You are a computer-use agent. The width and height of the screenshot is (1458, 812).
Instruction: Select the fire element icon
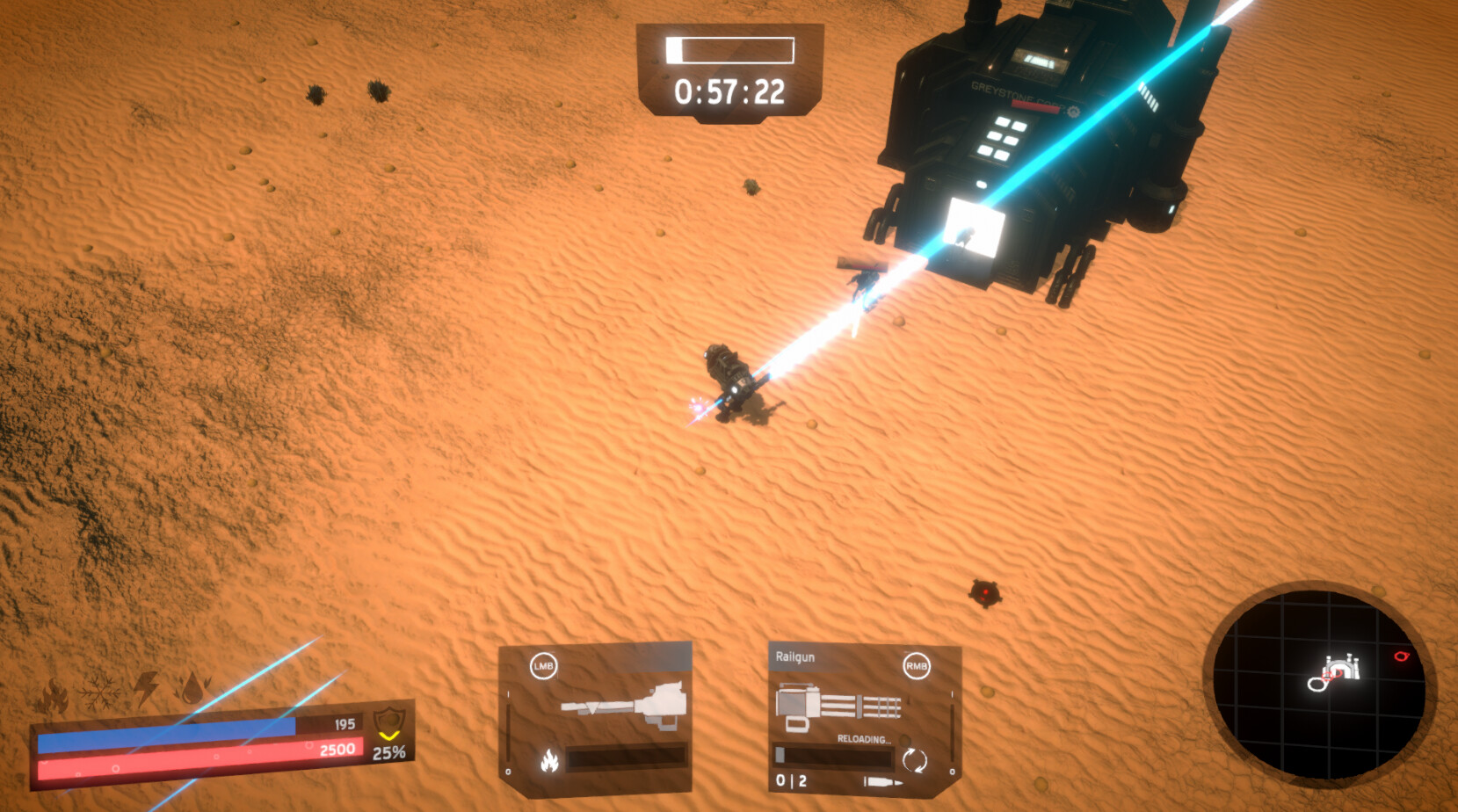tap(54, 694)
